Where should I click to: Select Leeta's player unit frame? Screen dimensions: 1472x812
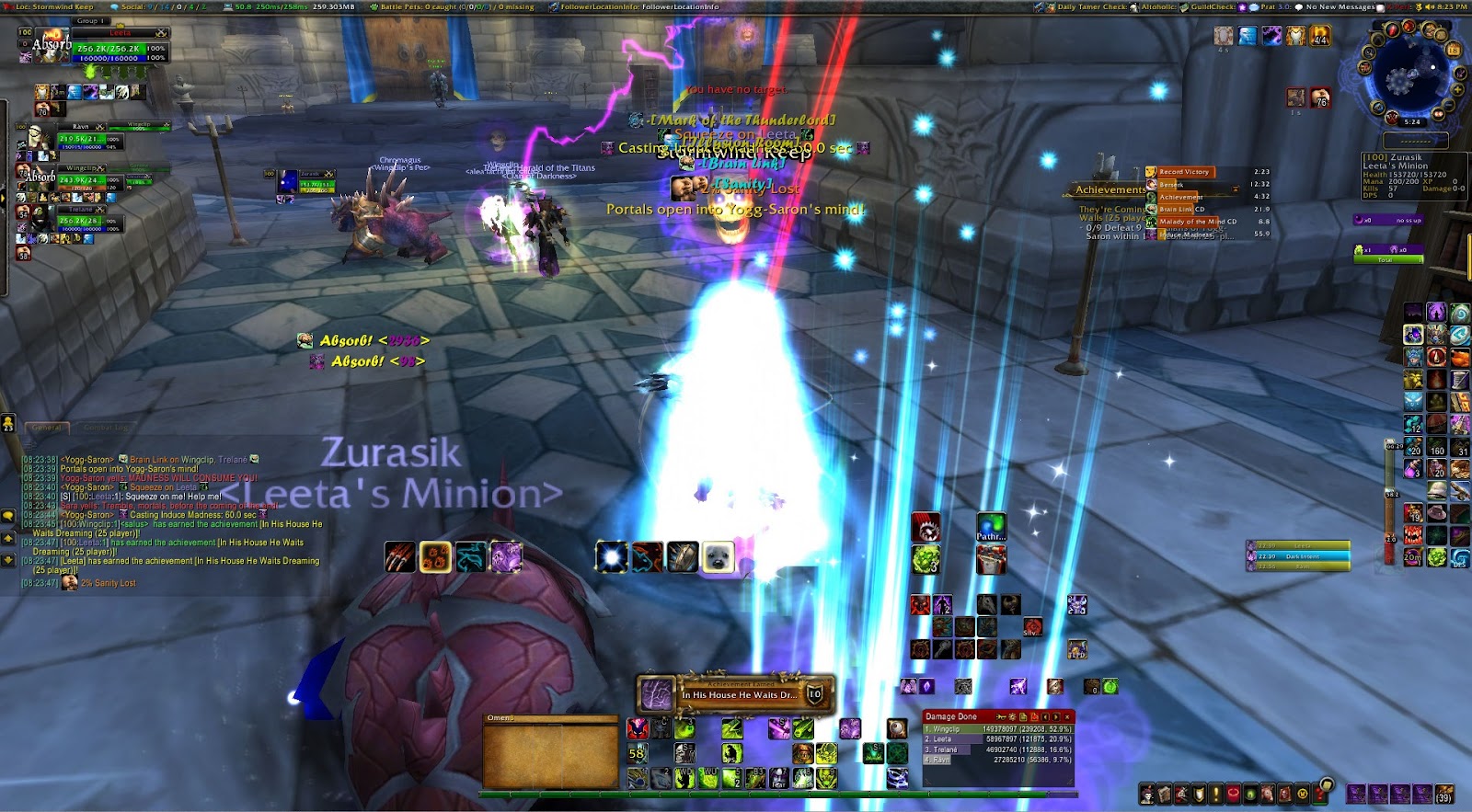point(120,48)
